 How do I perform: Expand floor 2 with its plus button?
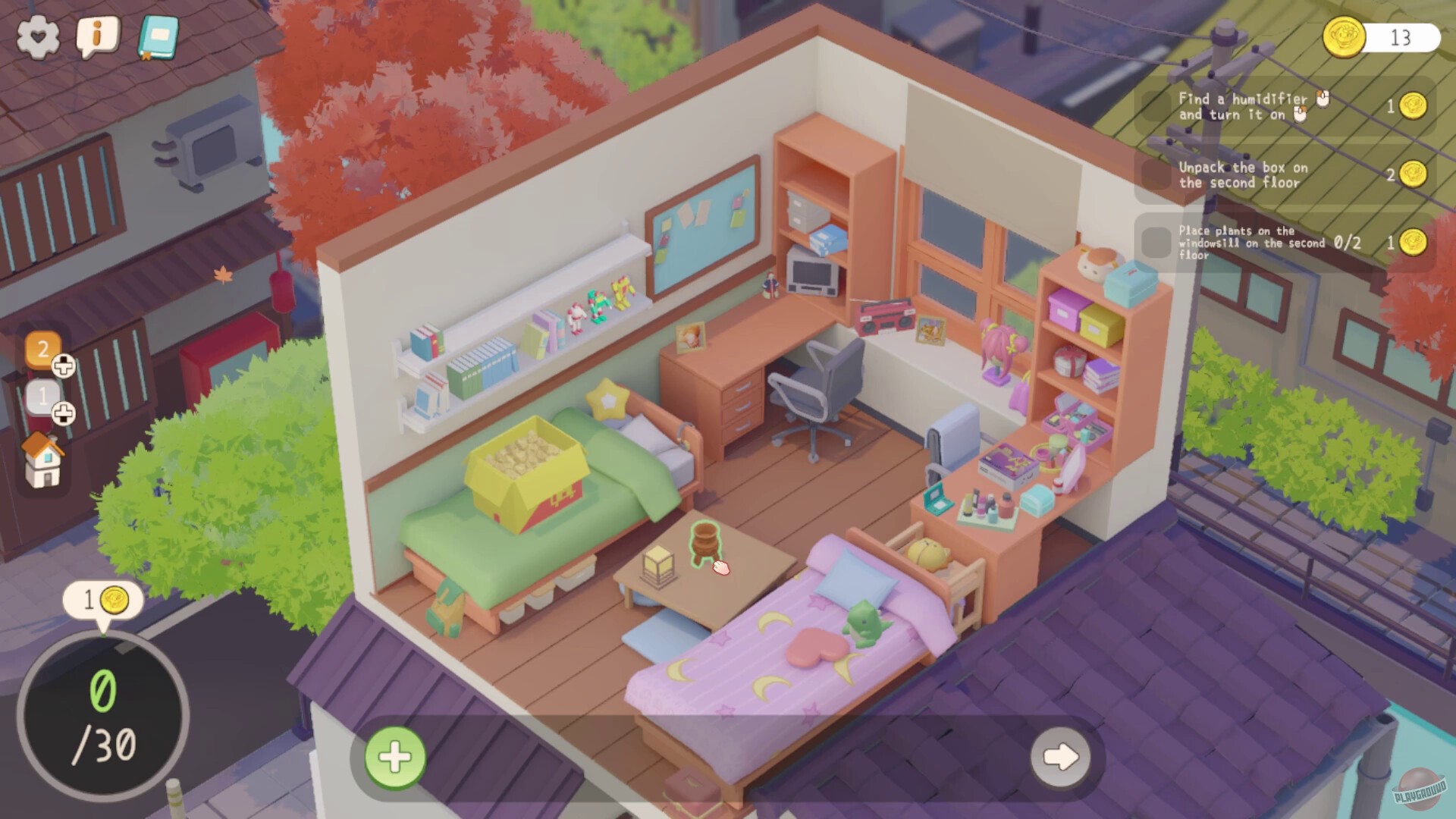pyautogui.click(x=64, y=366)
